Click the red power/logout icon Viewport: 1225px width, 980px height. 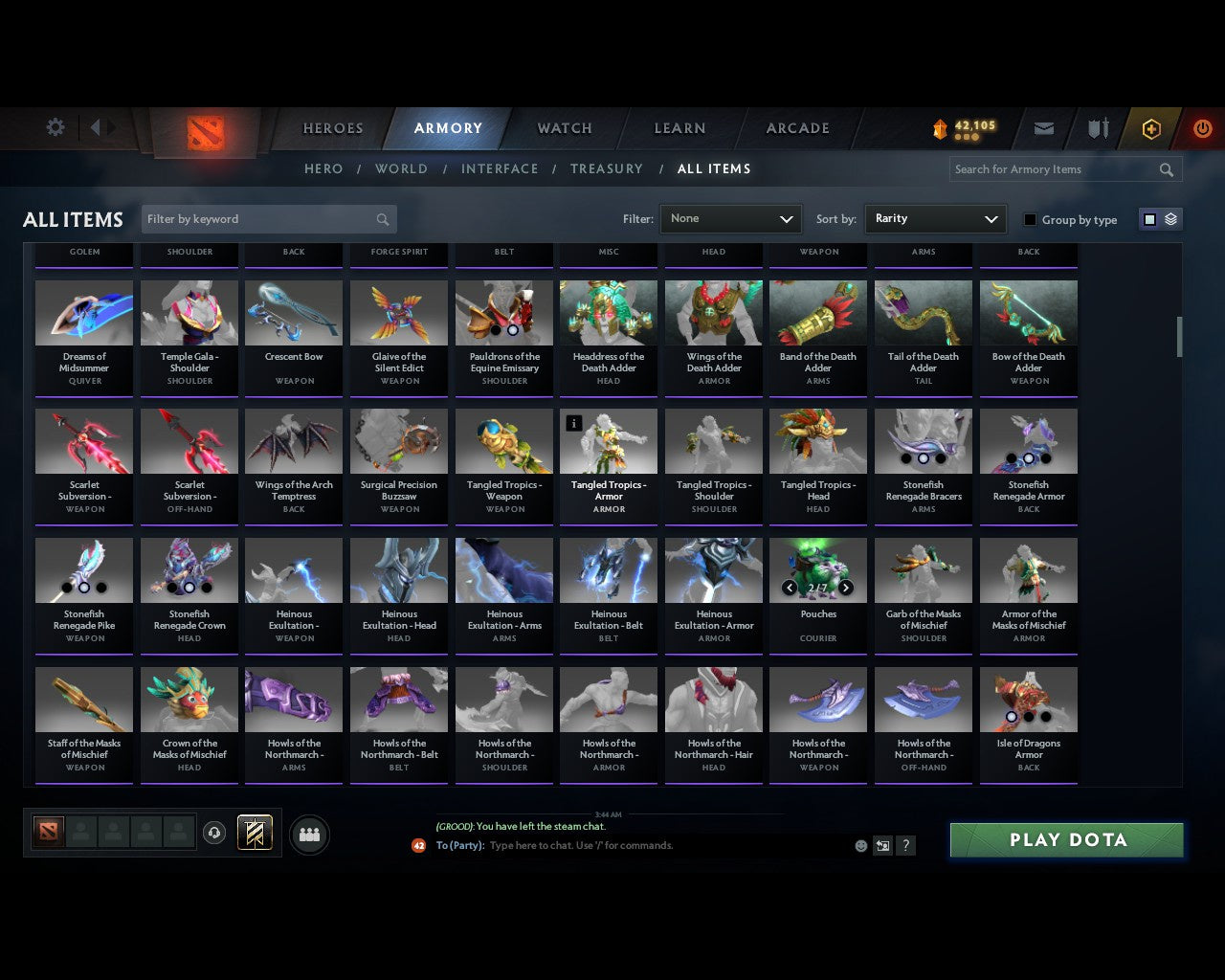1203,127
